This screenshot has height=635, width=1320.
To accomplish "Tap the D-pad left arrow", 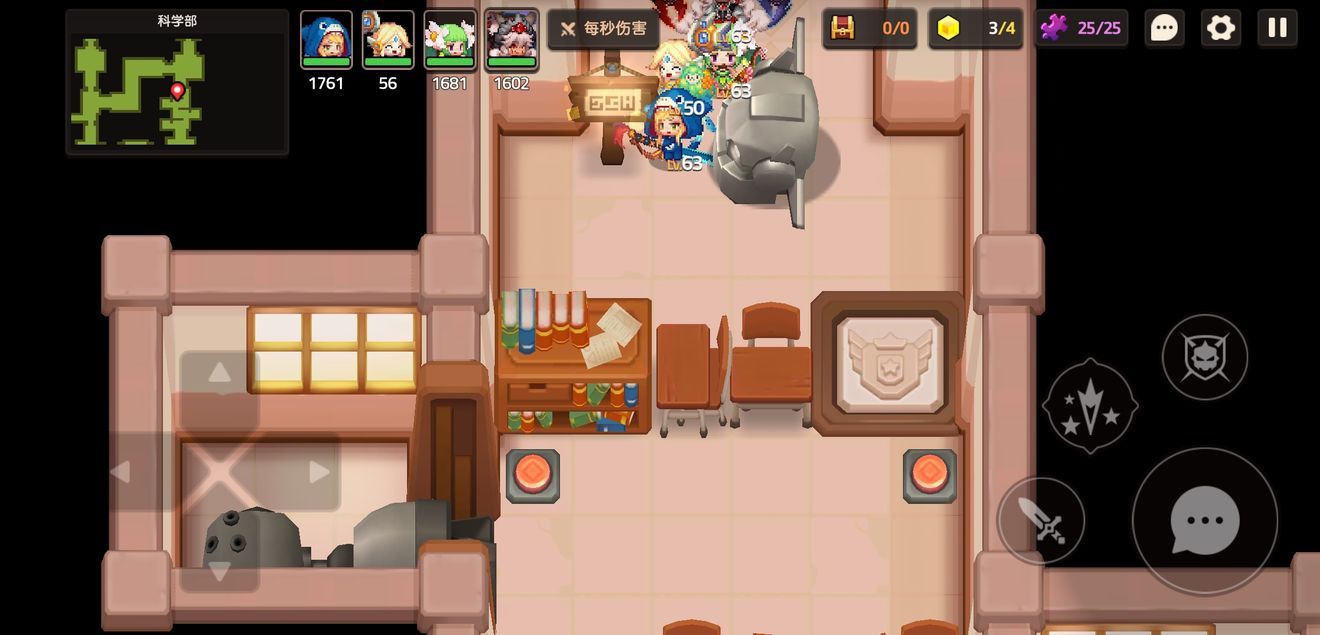I will pyautogui.click(x=120, y=472).
